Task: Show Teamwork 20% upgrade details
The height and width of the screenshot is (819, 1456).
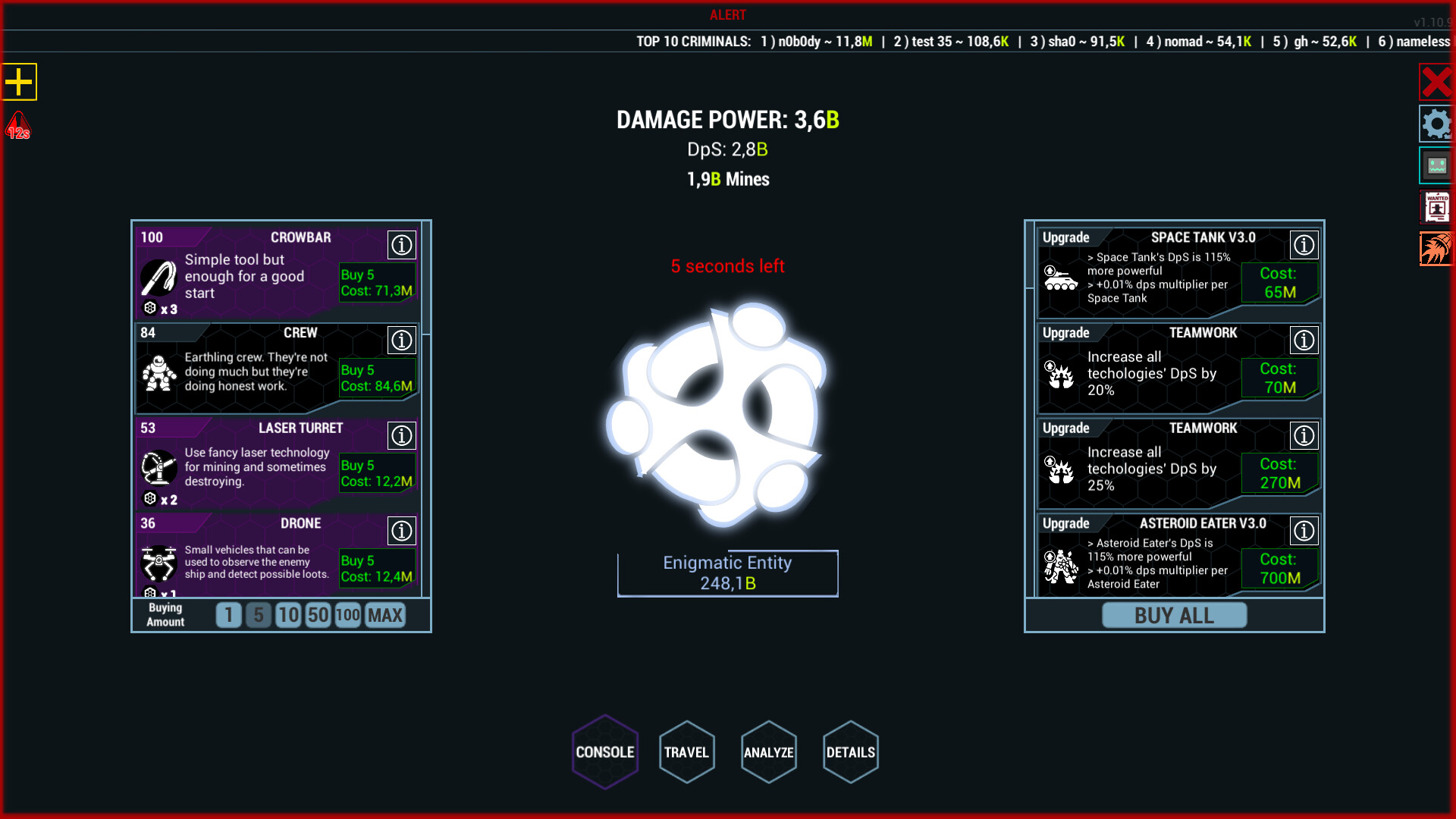Action: click(x=1305, y=340)
